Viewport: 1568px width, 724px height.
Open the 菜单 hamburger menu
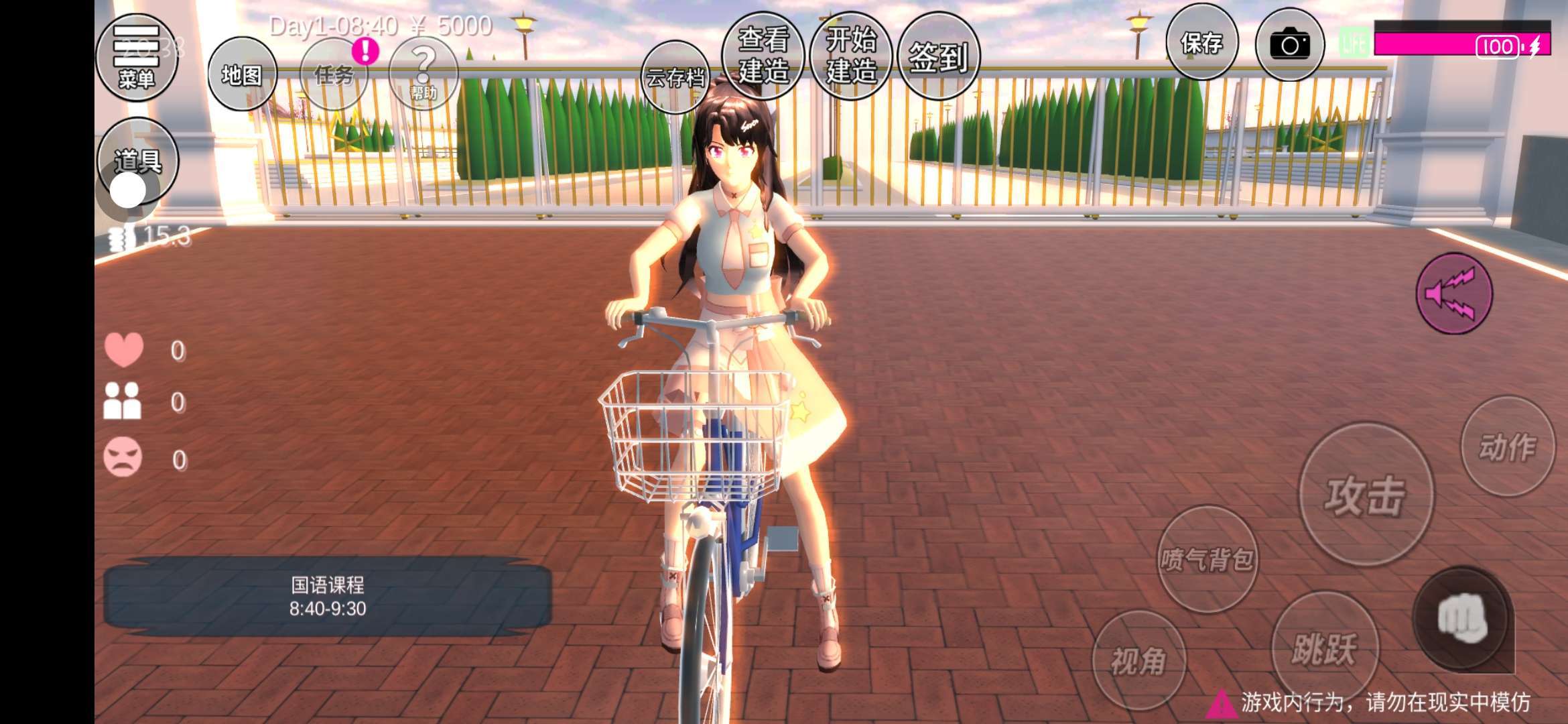[x=137, y=56]
